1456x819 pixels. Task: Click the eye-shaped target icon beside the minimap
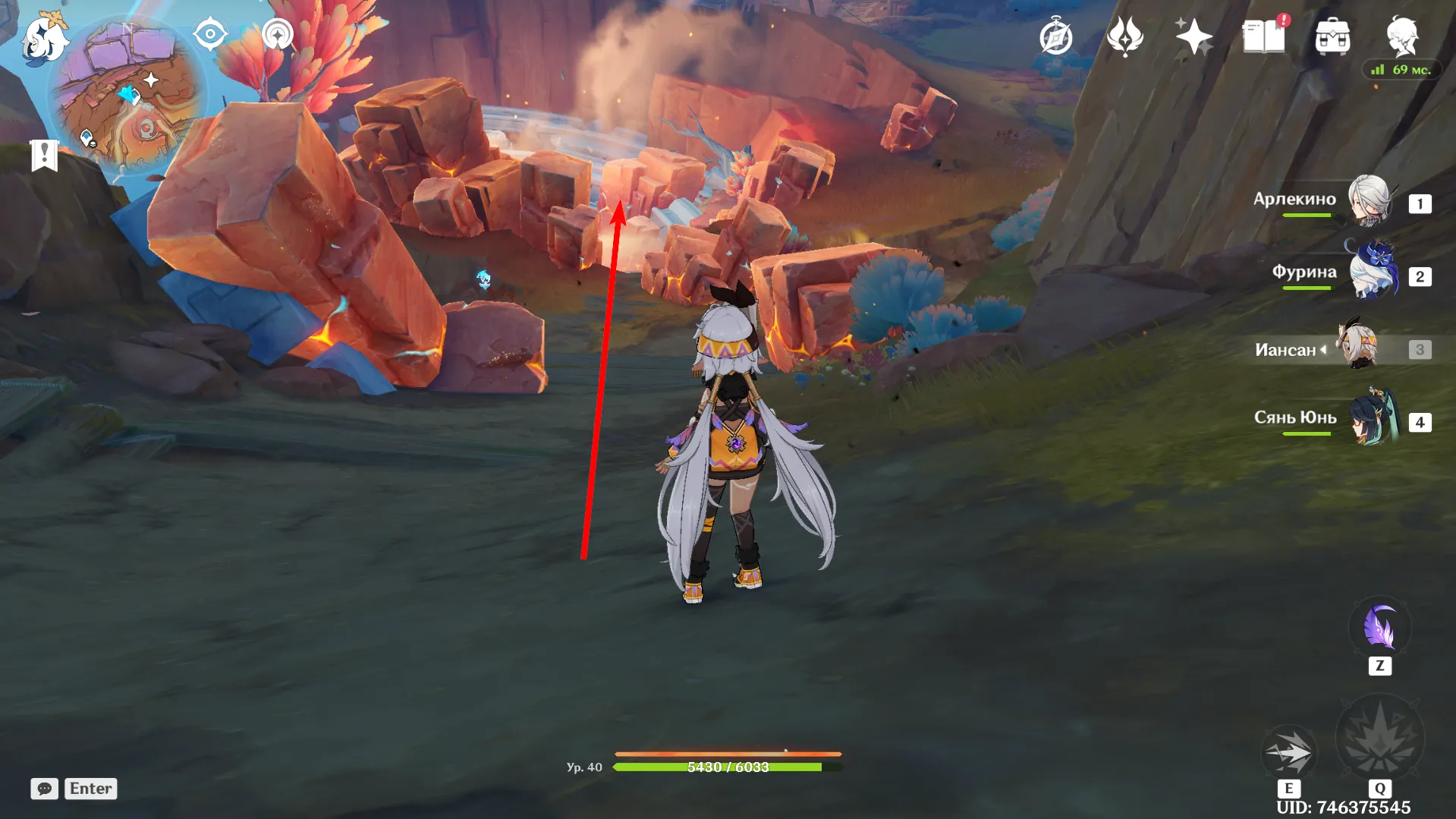pyautogui.click(x=210, y=34)
